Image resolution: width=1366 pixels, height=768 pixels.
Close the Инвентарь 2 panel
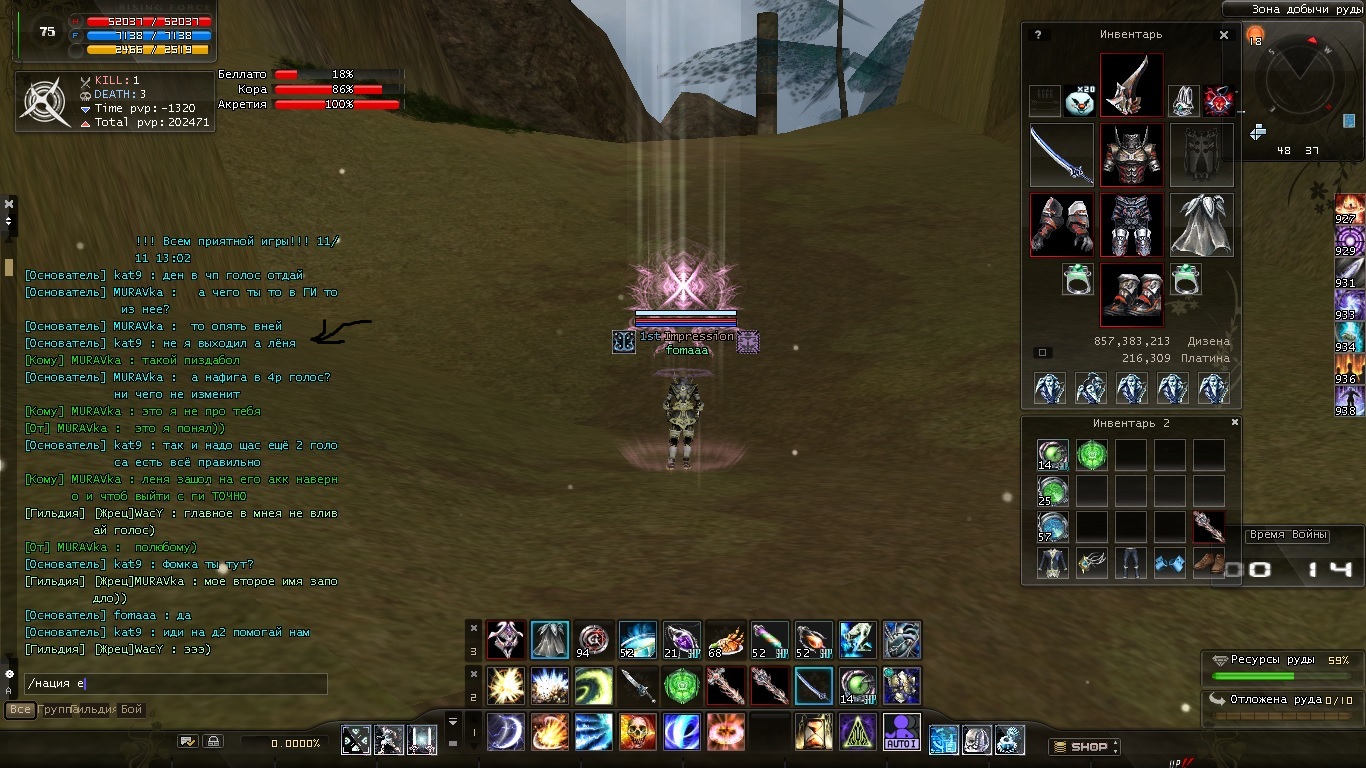[1235, 423]
